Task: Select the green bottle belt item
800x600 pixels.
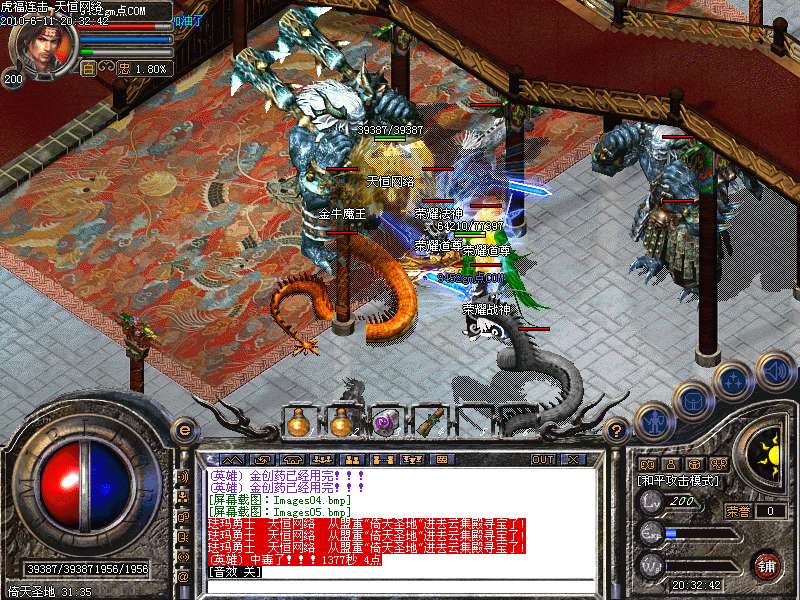Action: click(x=429, y=424)
